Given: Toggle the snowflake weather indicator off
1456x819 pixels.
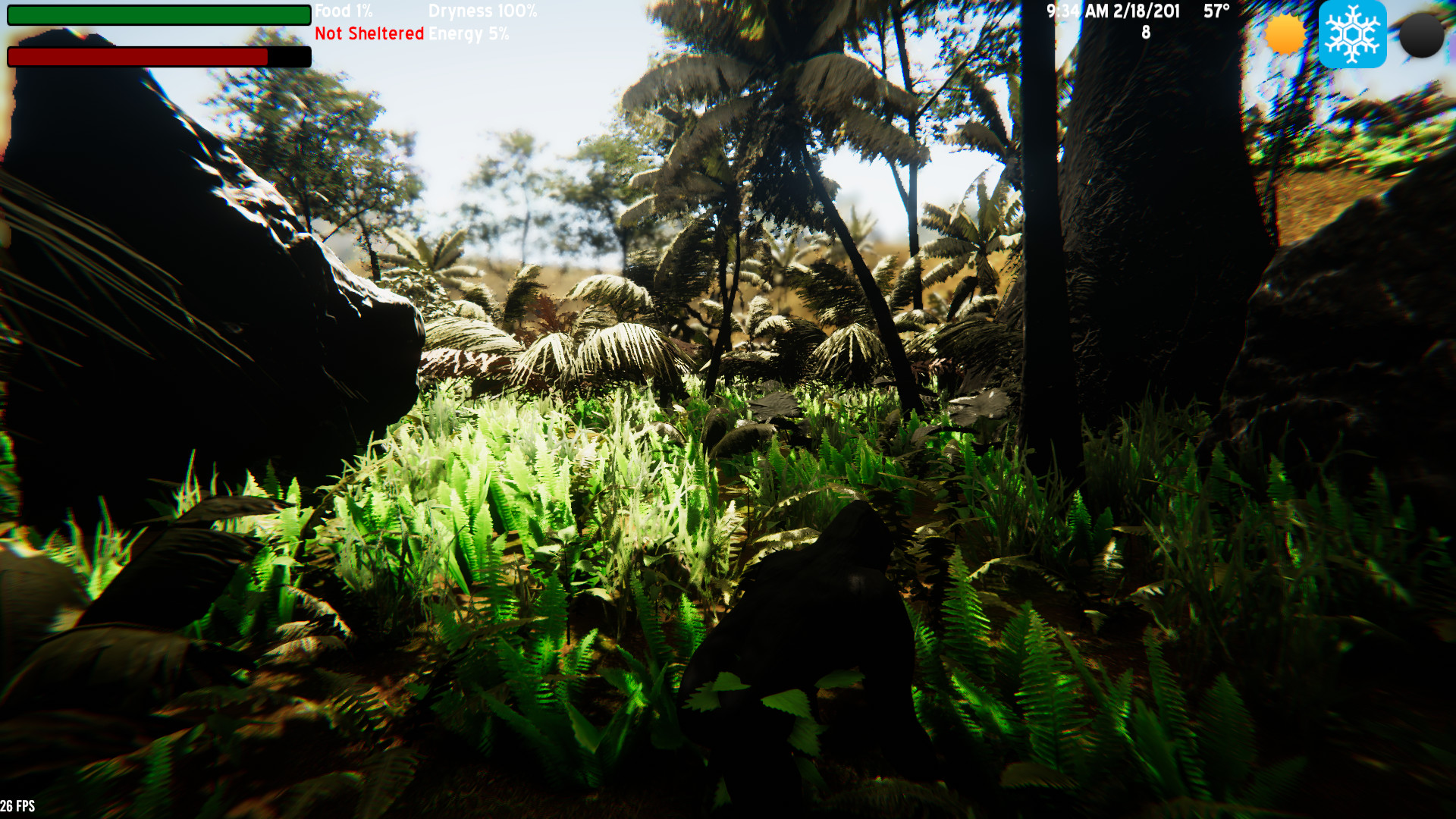Looking at the screenshot, I should (1354, 34).
